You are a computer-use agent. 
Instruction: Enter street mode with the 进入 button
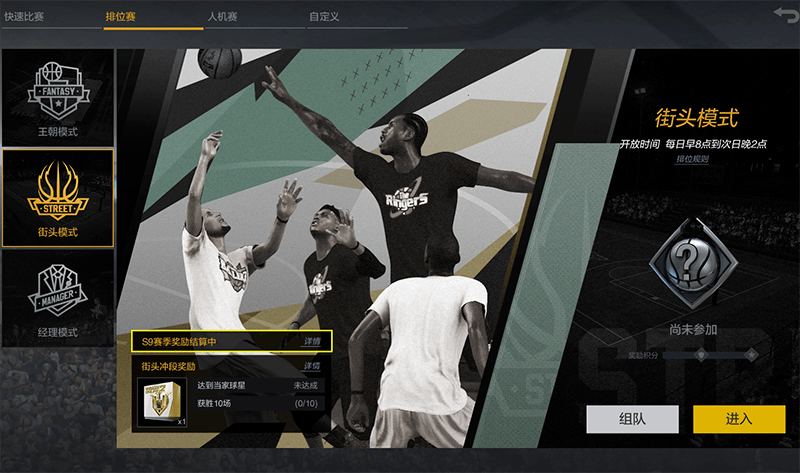(739, 419)
